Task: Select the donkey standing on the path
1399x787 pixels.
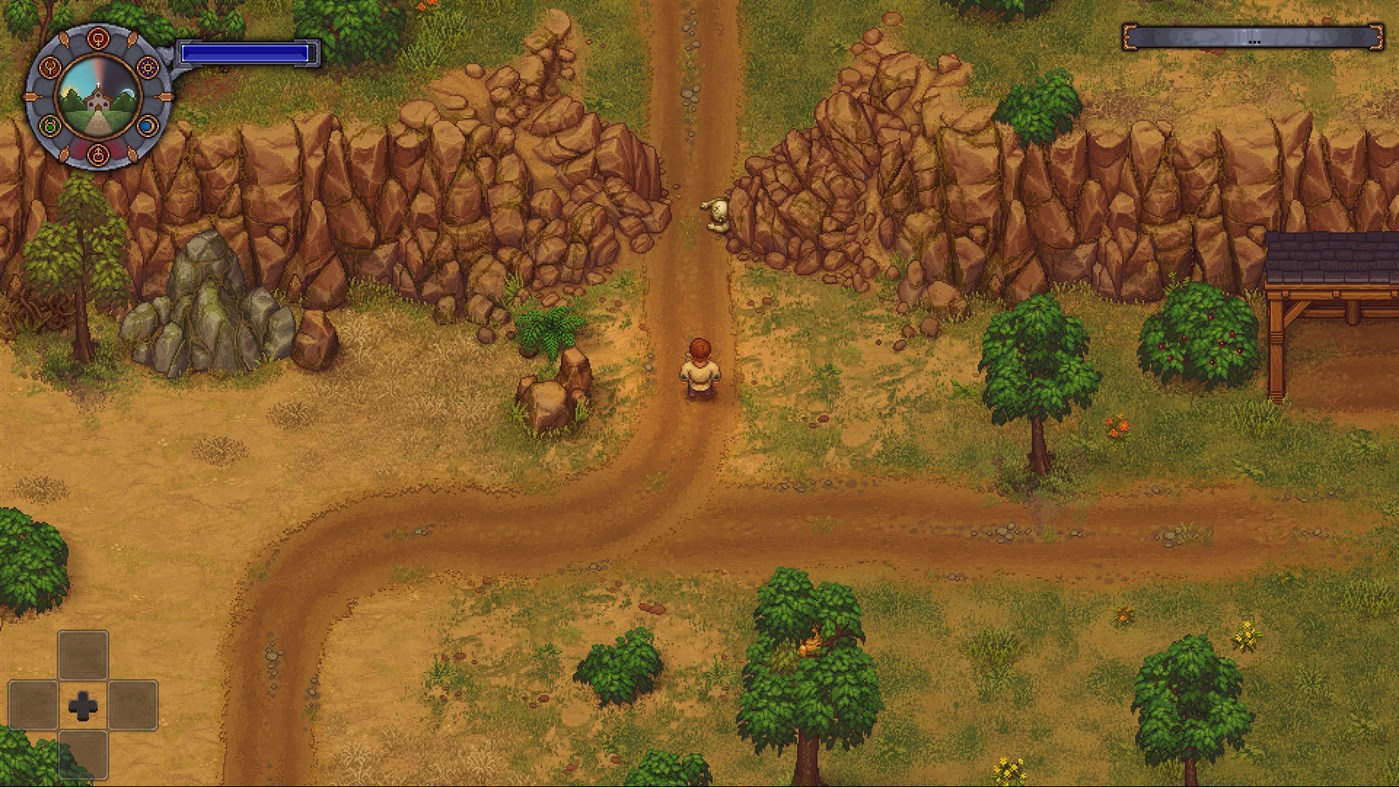Action: [718, 213]
